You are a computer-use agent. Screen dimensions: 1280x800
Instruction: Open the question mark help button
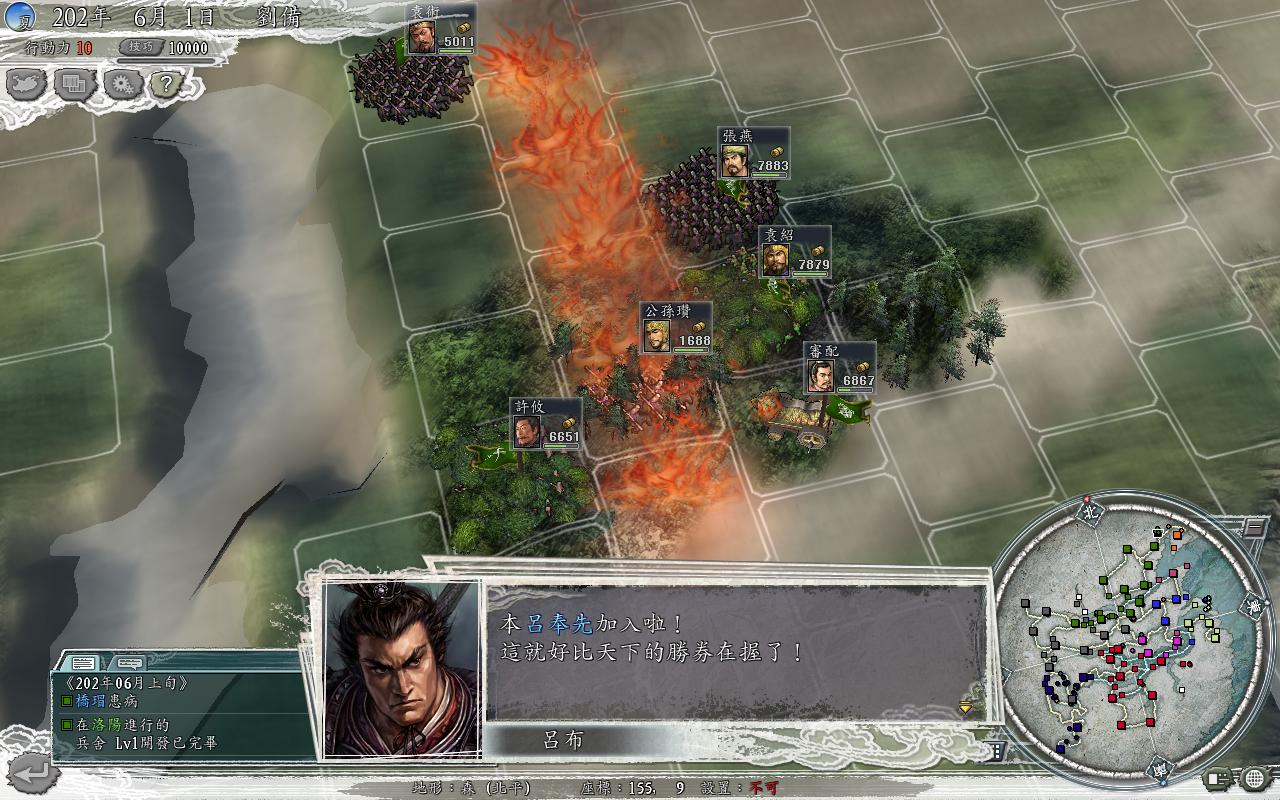168,84
